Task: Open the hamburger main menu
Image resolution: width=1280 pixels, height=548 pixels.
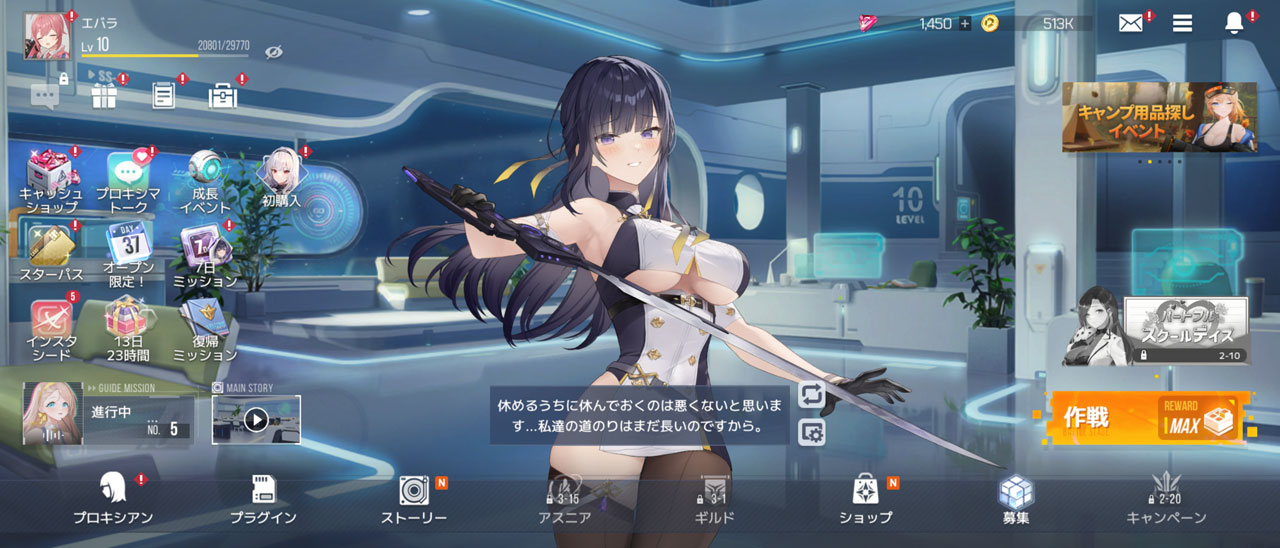Action: tap(1182, 23)
